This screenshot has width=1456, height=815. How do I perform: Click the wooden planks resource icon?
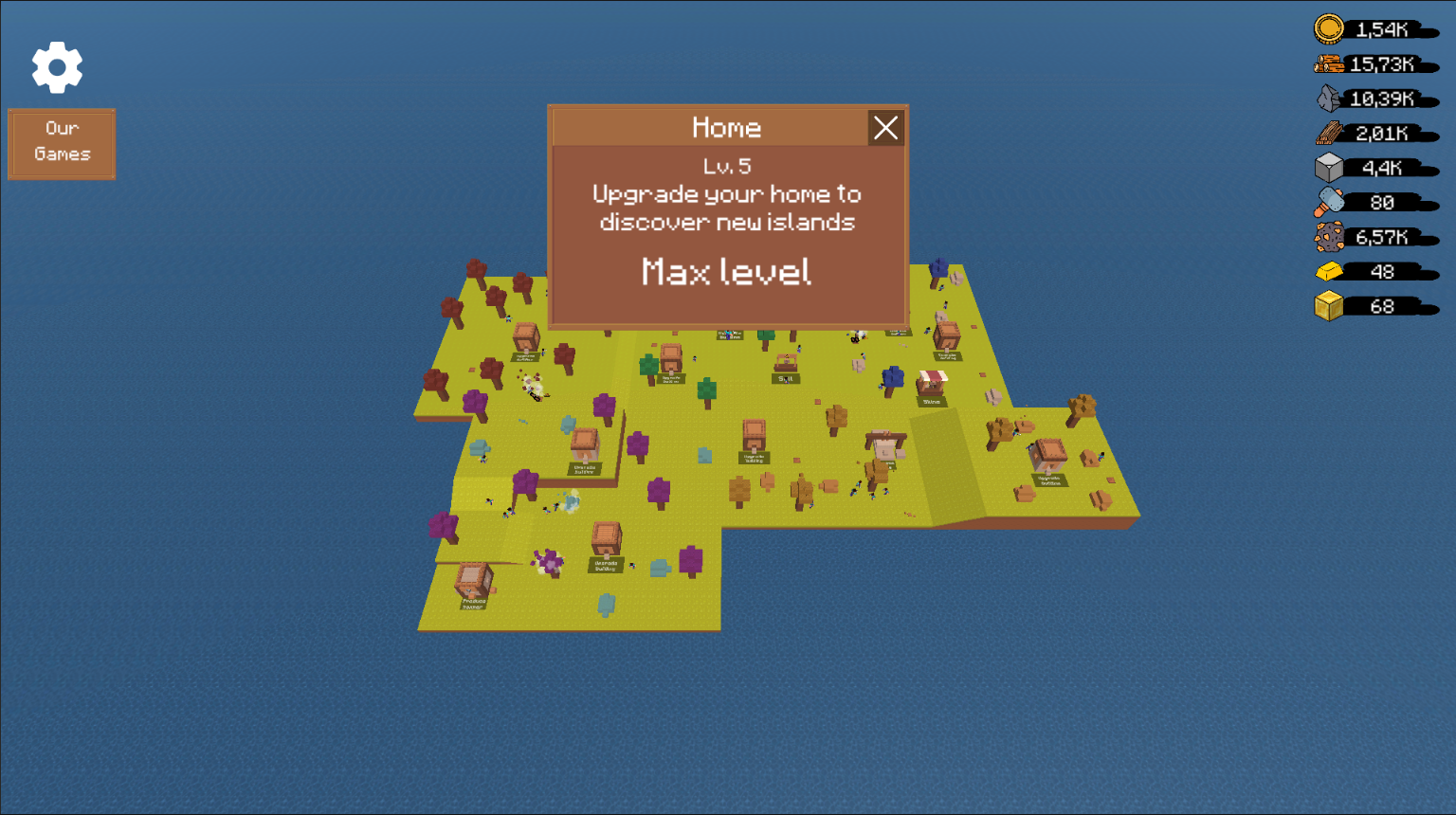[x=1327, y=133]
